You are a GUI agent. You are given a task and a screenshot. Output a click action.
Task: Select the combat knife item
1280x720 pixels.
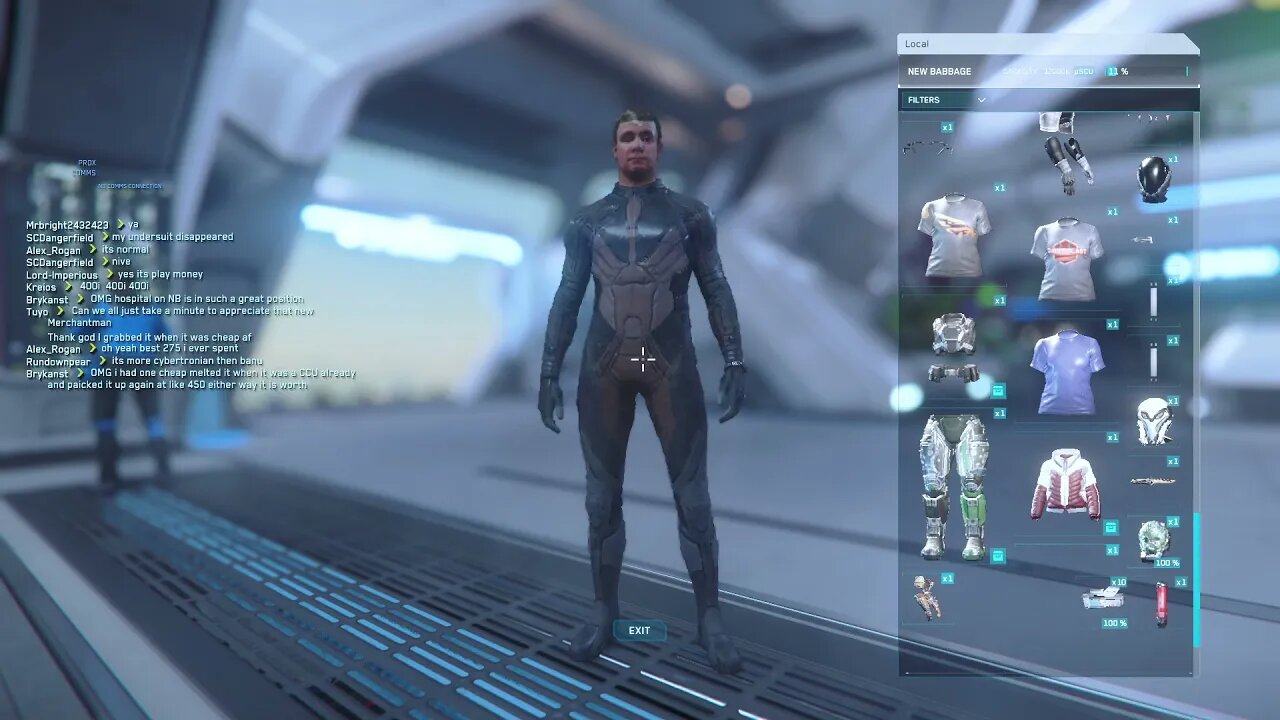1153,481
